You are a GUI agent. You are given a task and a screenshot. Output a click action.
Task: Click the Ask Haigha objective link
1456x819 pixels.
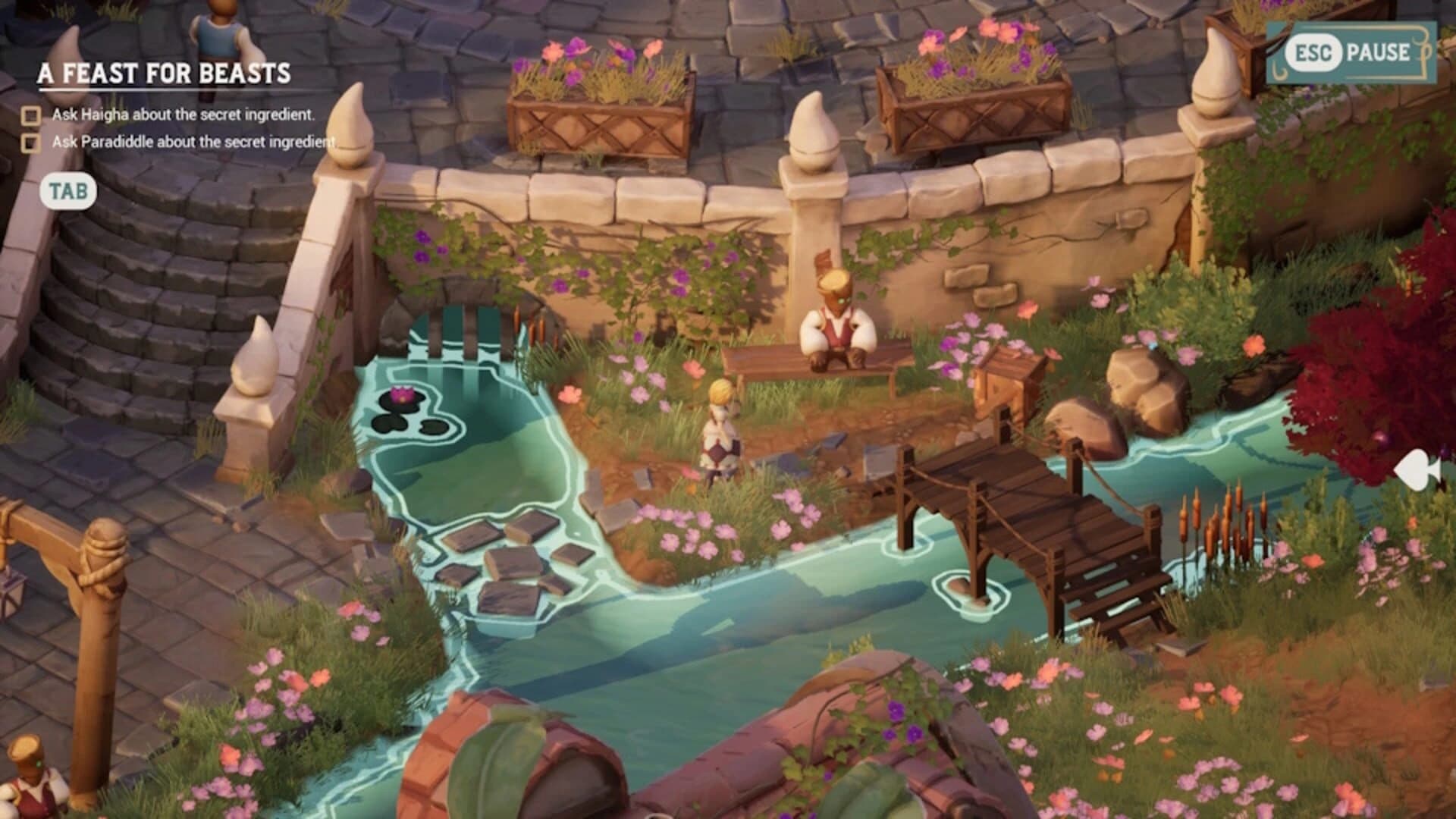click(186, 115)
